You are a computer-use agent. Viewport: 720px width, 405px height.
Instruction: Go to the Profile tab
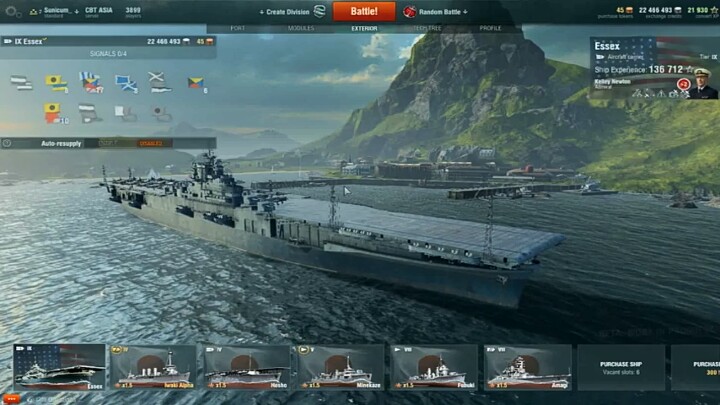pos(490,28)
